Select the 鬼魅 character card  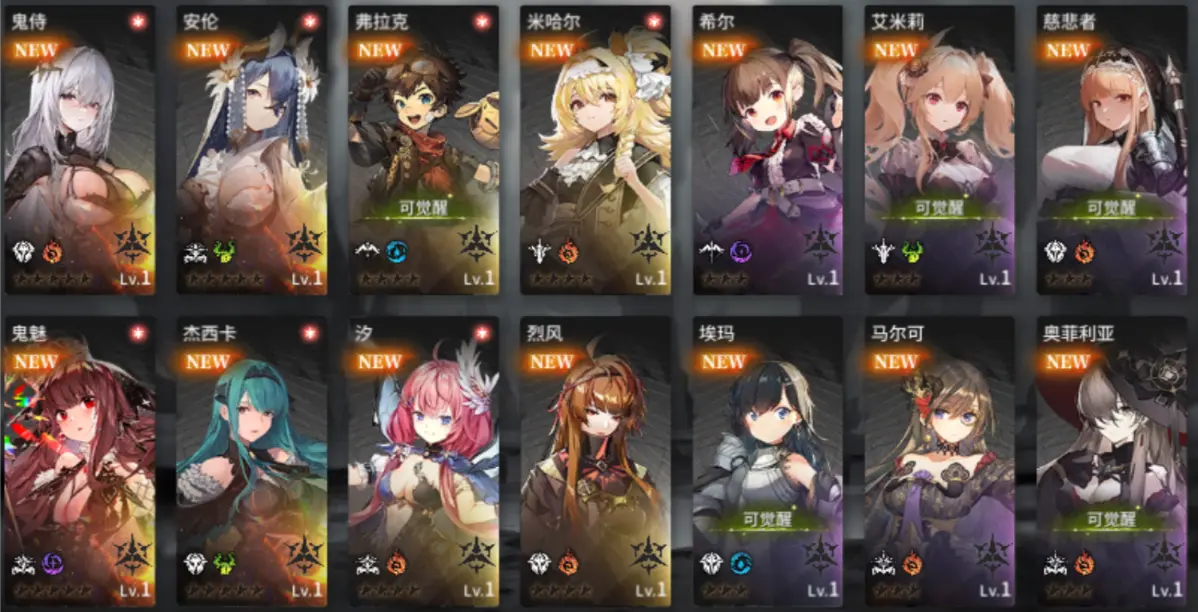coord(80,460)
